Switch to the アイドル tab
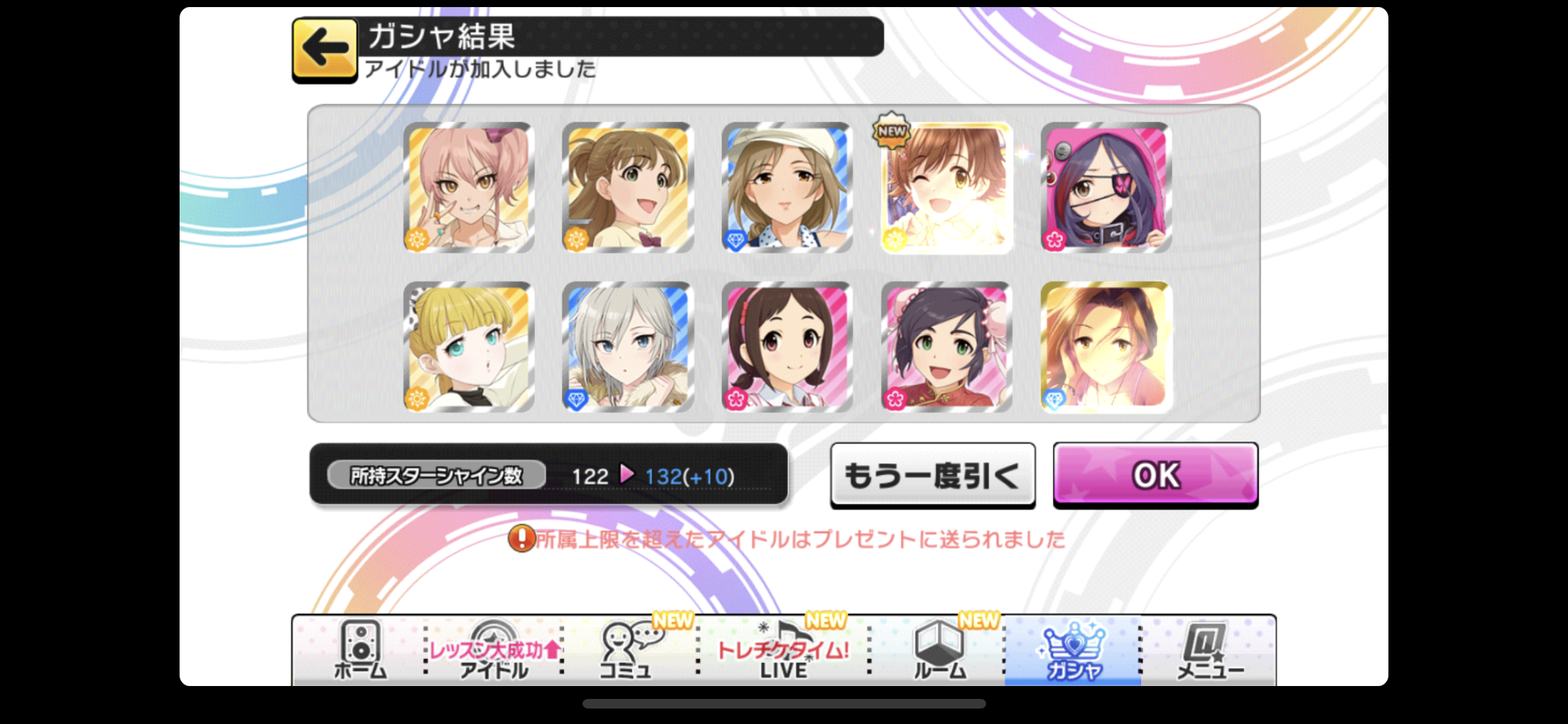This screenshot has height=724, width=1568. [x=494, y=650]
